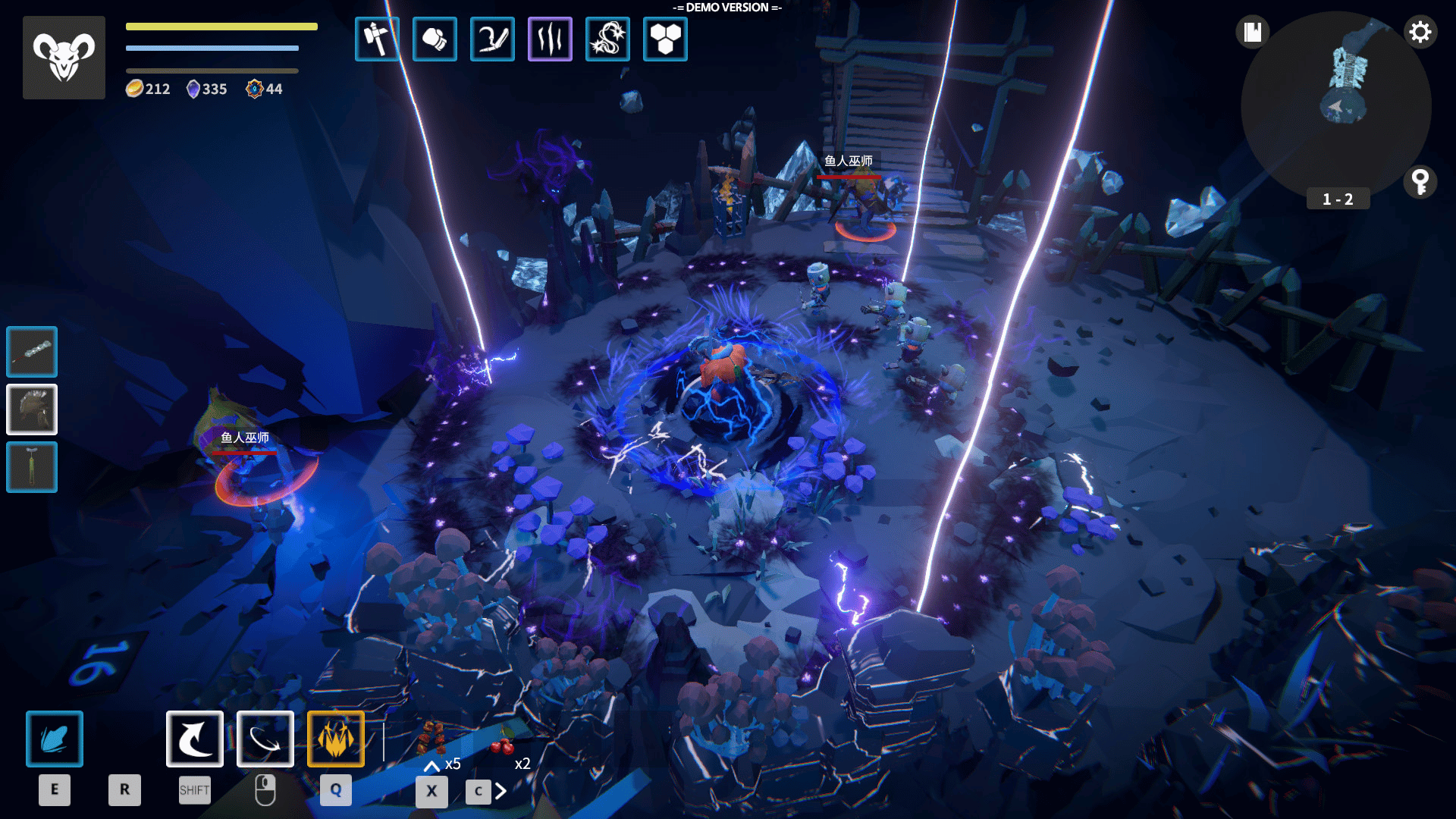View the chained spiked balls perk
This screenshot has height=819, width=1456.
pyautogui.click(x=607, y=39)
